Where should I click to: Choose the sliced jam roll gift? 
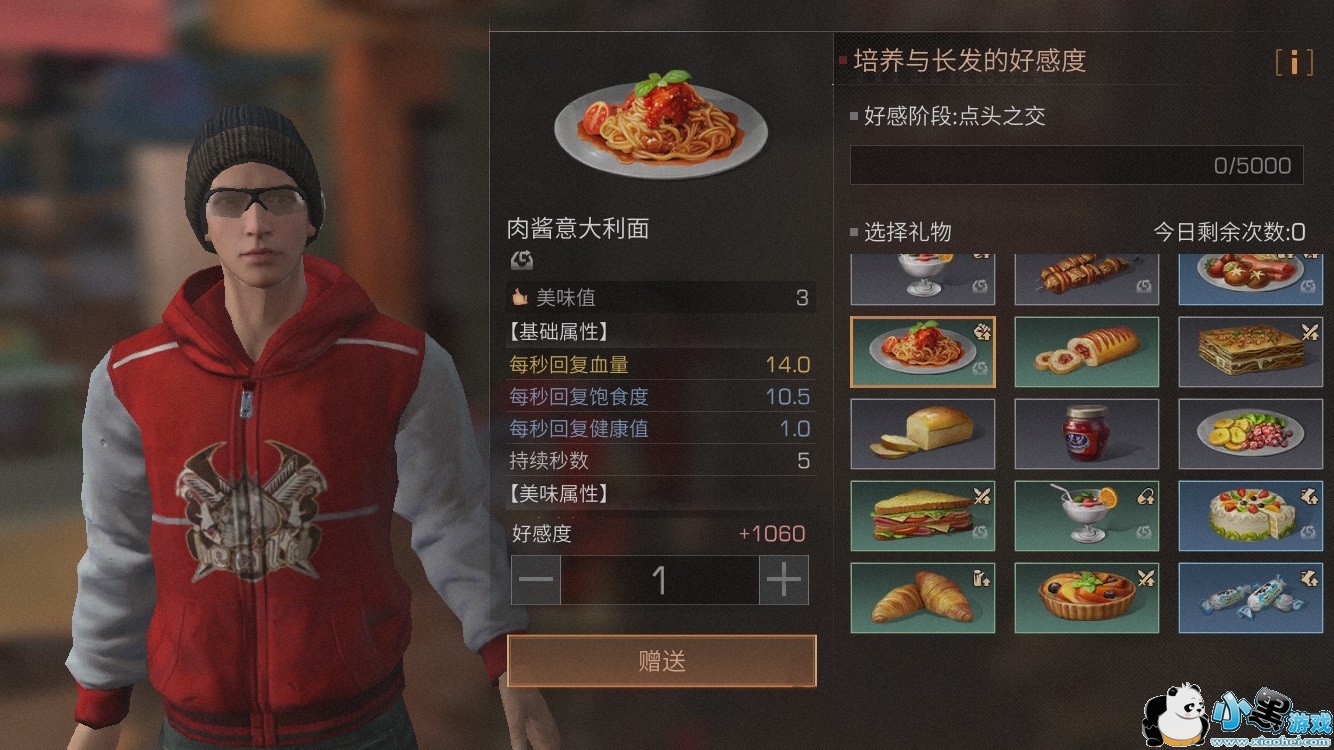tap(1087, 351)
